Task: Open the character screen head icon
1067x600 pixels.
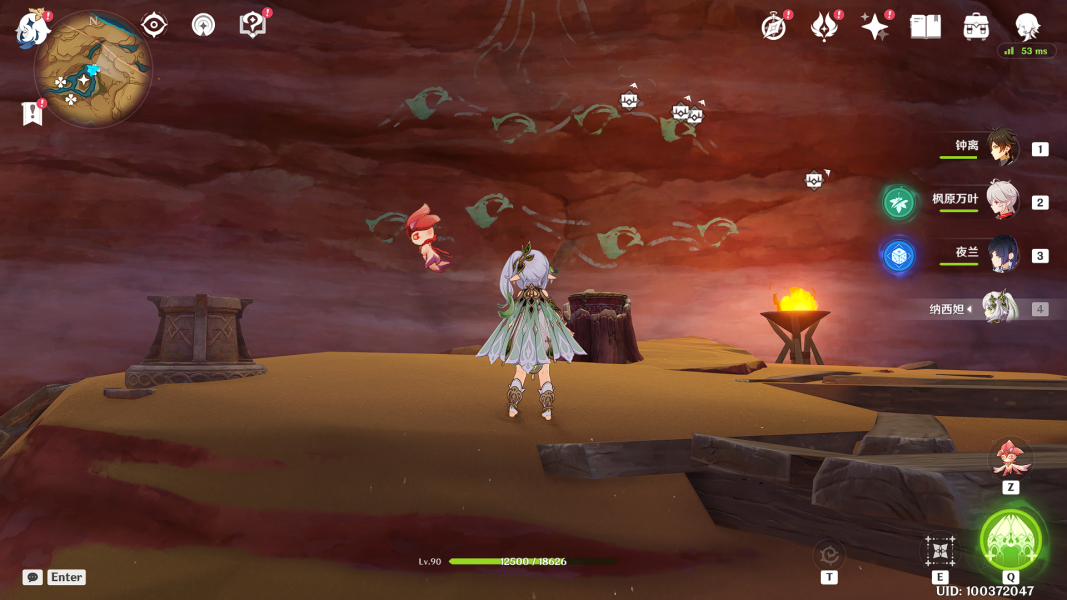Action: [x=1027, y=27]
